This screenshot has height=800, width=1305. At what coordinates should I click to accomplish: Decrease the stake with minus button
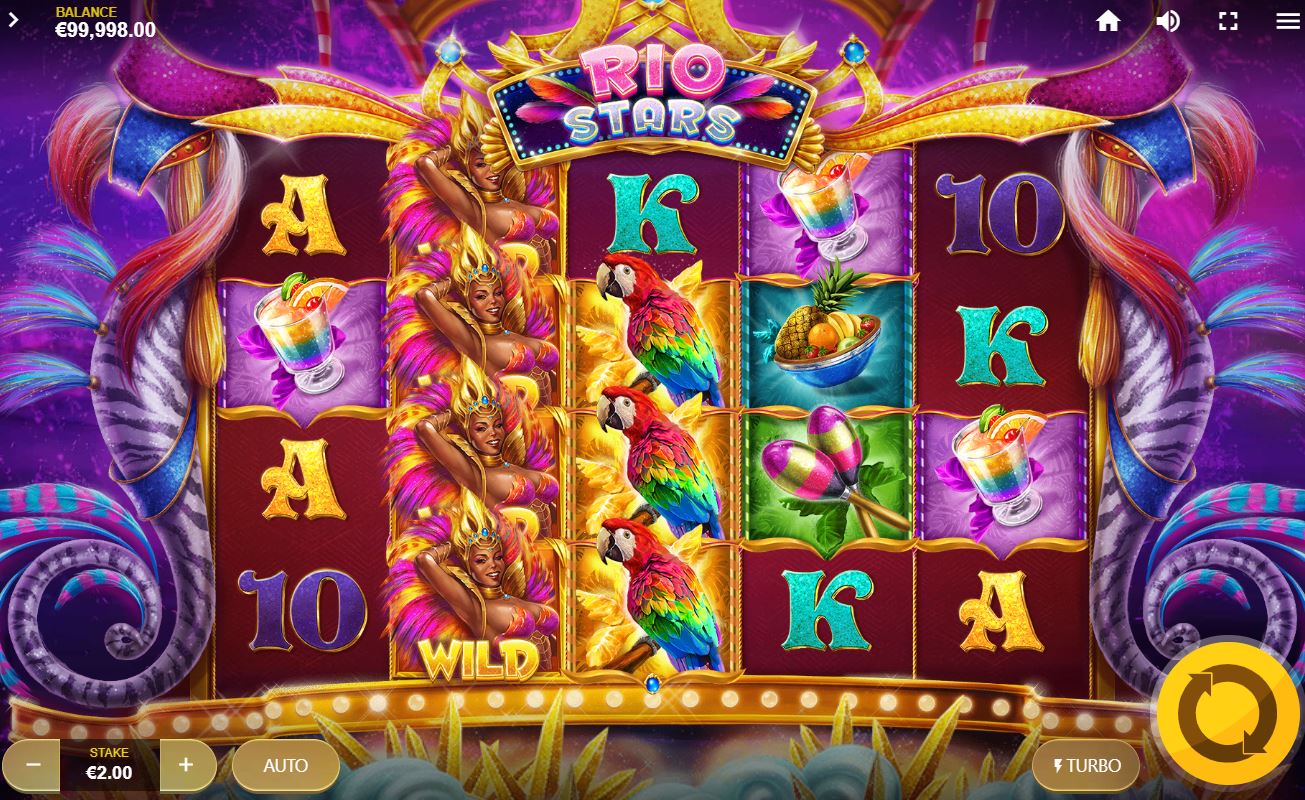33,765
